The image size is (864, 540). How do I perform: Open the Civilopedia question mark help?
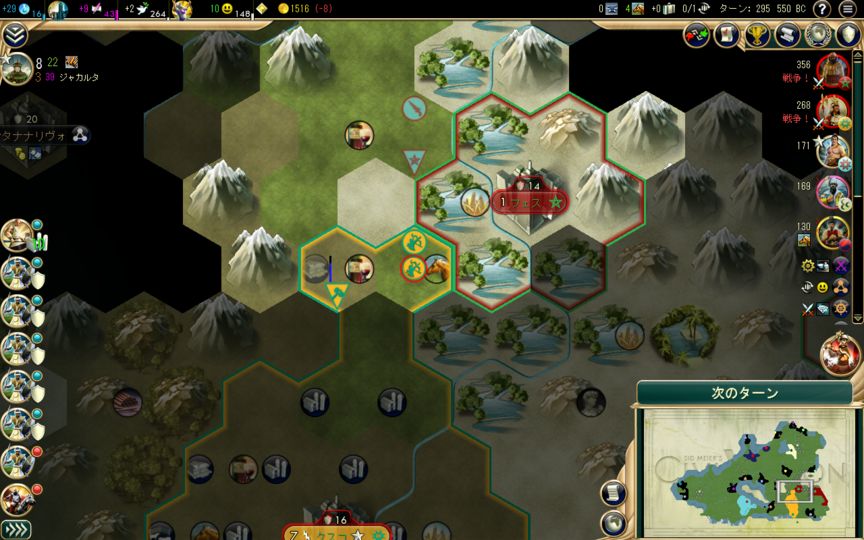(821, 9)
